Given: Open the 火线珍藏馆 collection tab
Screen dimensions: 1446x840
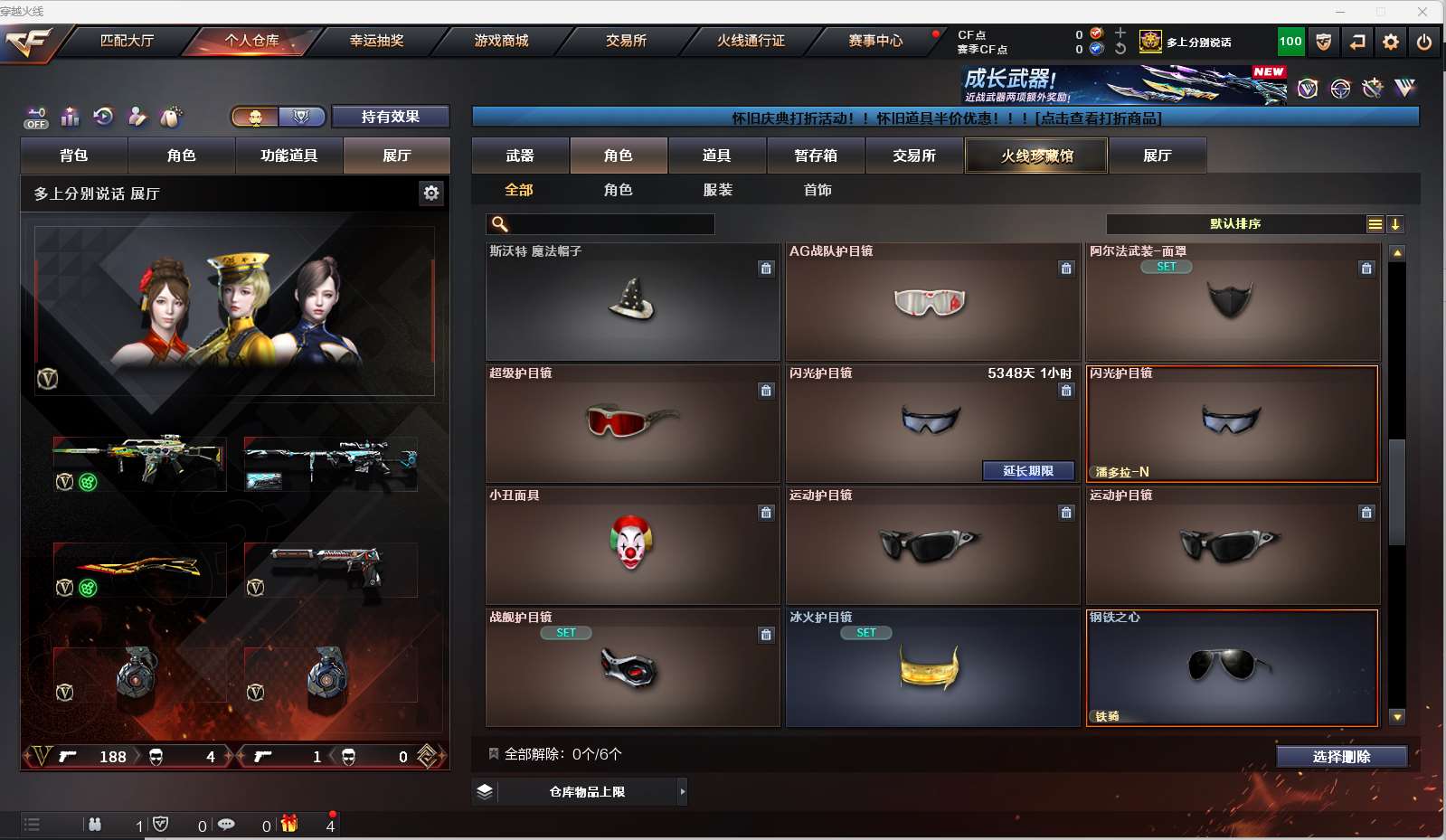Looking at the screenshot, I should click(x=1036, y=156).
